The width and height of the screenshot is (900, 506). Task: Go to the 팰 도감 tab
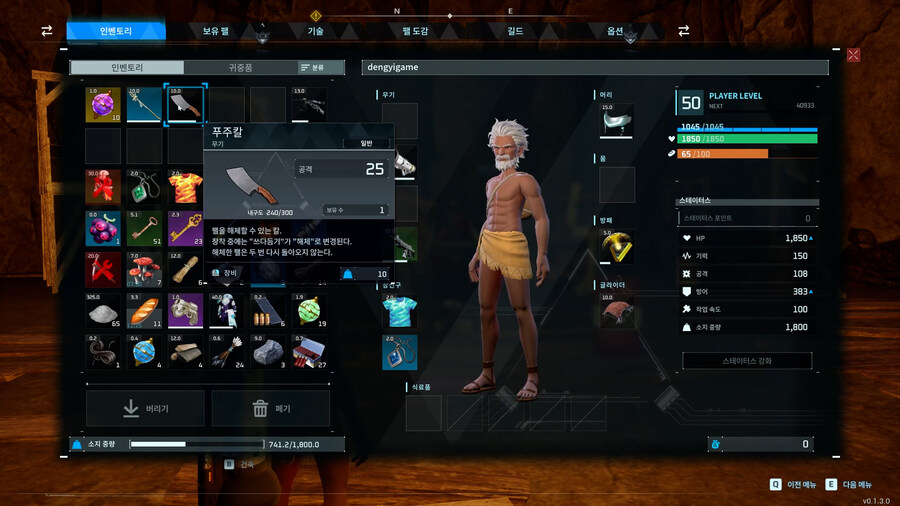pos(415,31)
